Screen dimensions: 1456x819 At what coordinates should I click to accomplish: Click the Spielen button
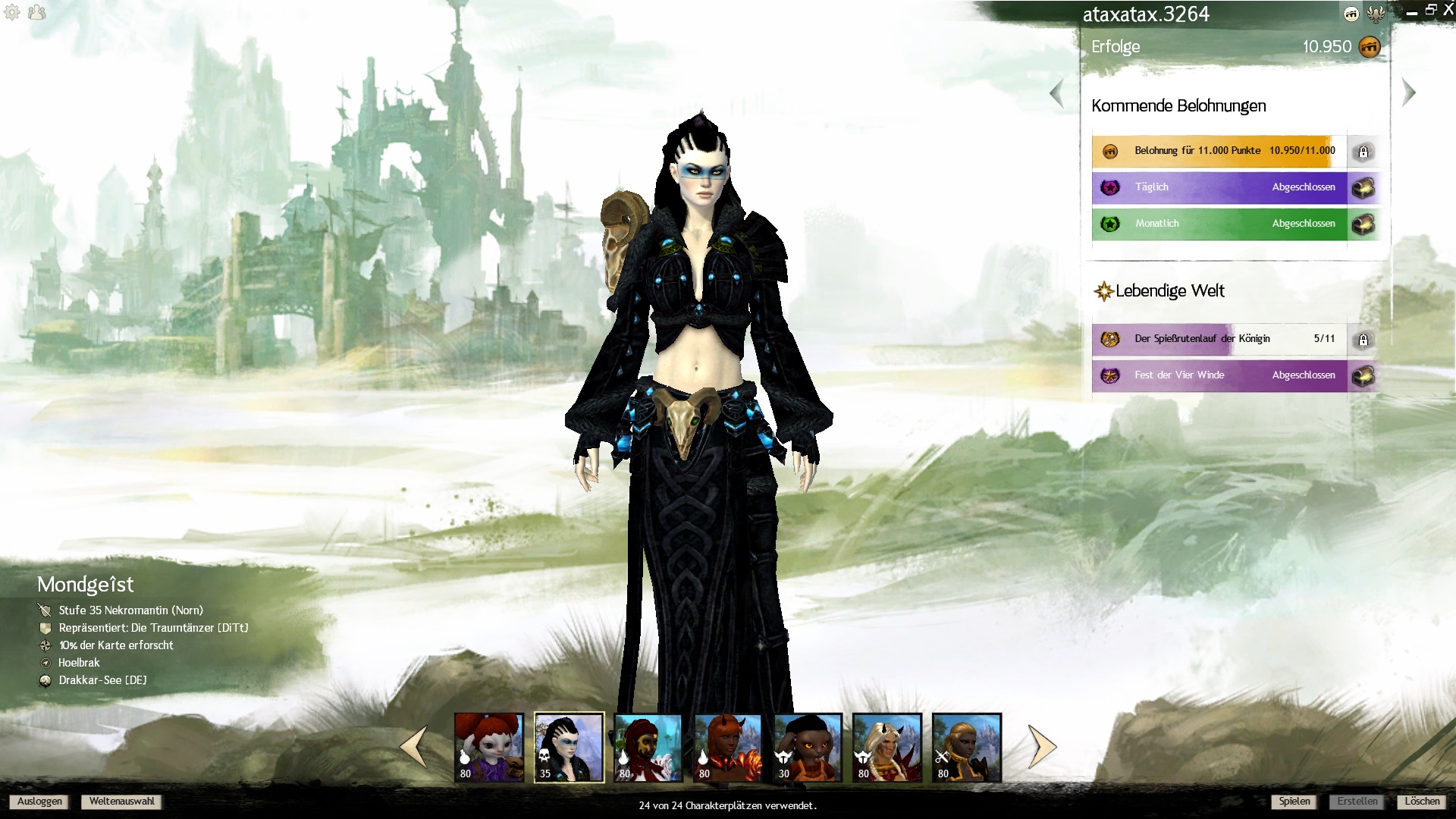coord(1294,802)
